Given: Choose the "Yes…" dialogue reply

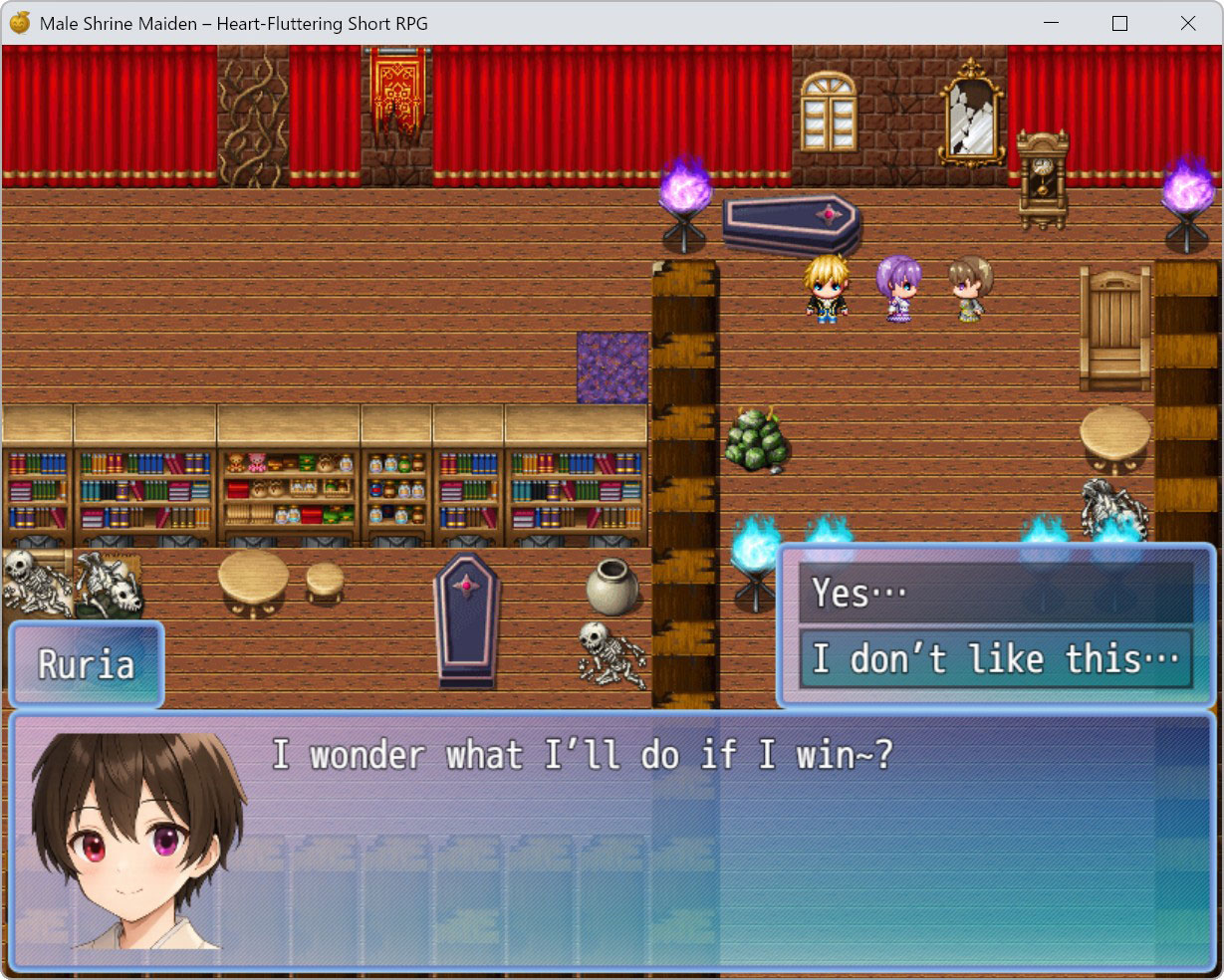Looking at the screenshot, I should [x=995, y=594].
